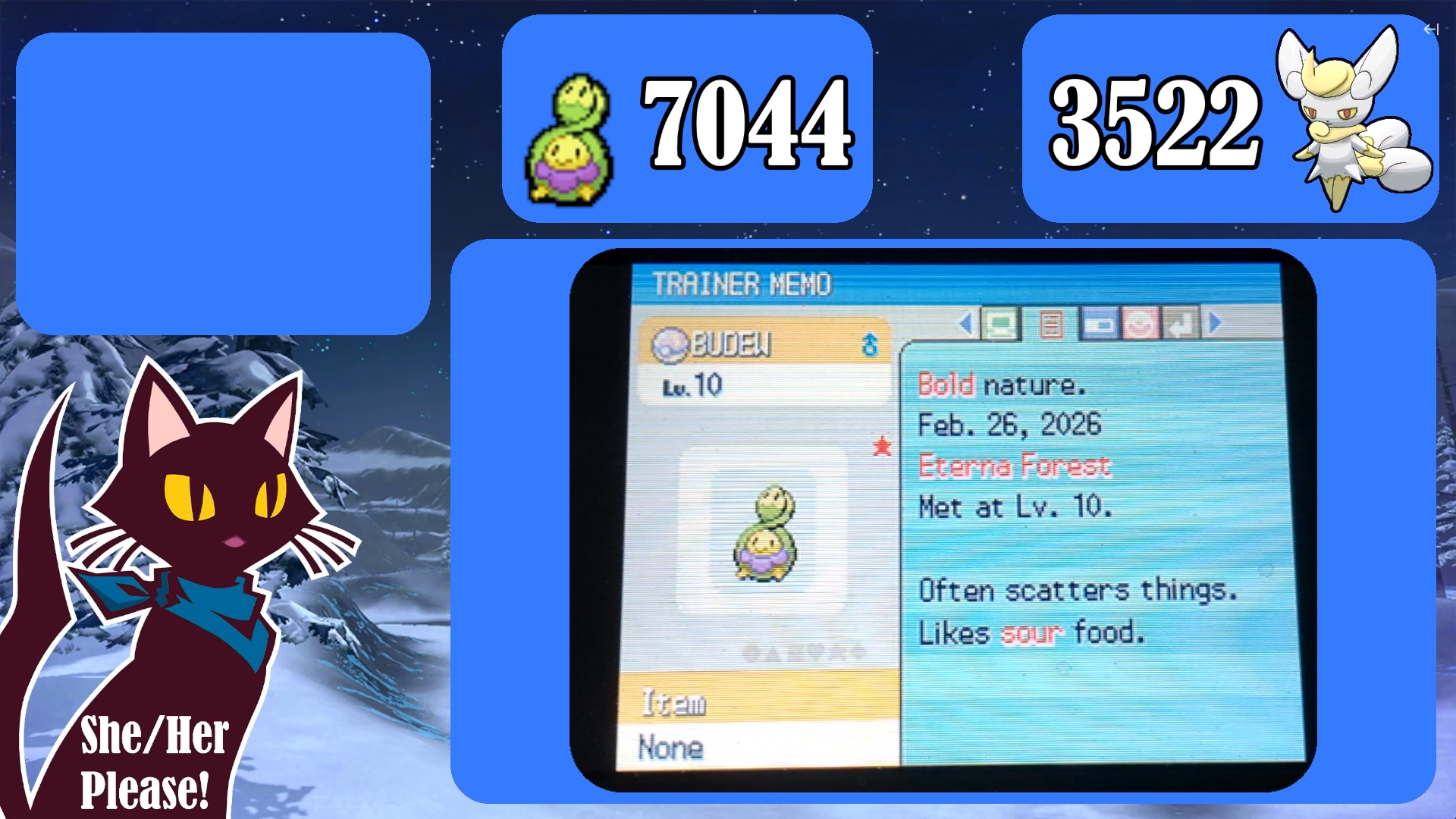Screen dimensions: 1456x819
Task: Click the gray return arrow tab
Action: click(x=1181, y=325)
